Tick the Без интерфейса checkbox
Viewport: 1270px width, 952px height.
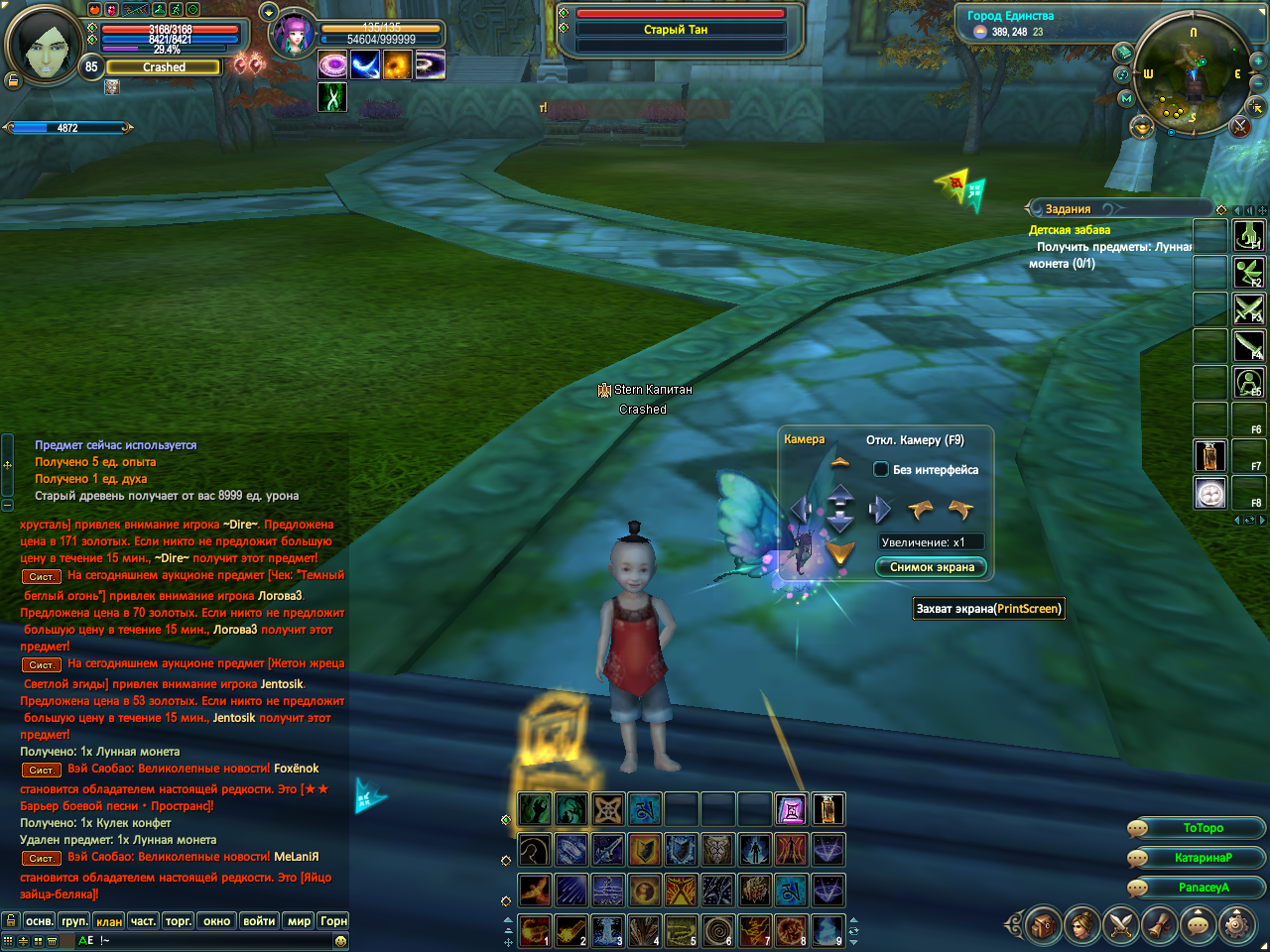tap(880, 469)
